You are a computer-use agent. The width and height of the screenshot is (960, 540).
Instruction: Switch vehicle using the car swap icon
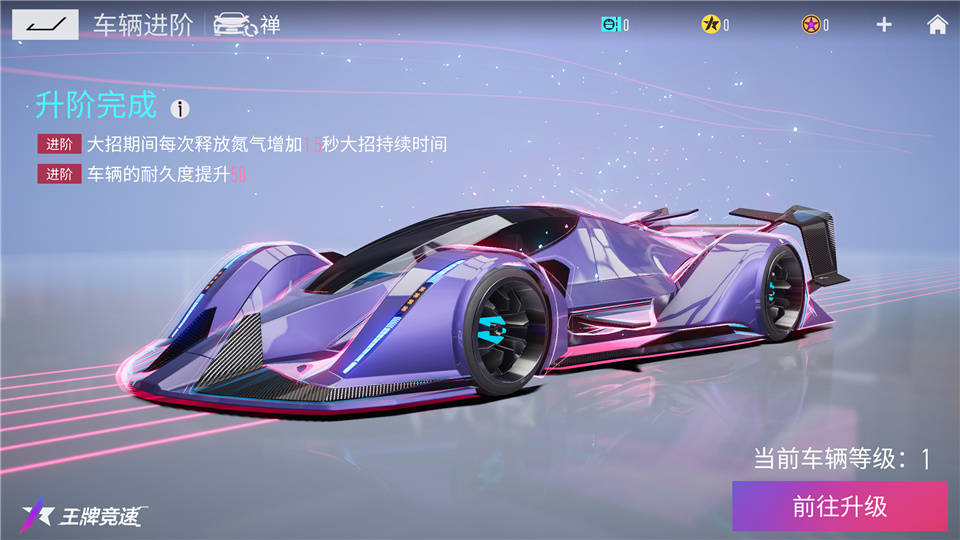[236, 25]
